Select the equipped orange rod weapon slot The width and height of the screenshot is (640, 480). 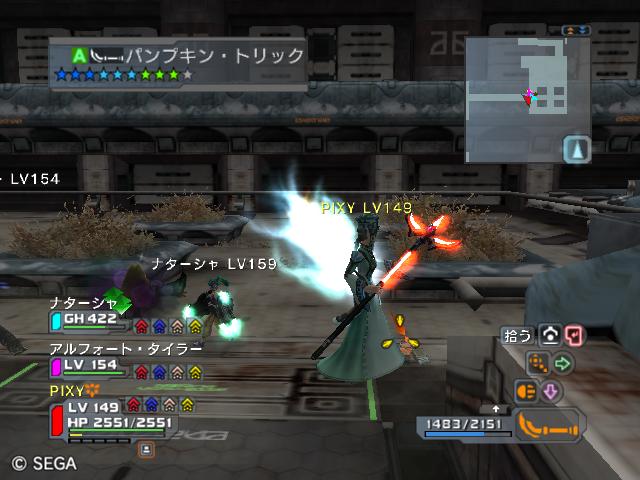[x=550, y=426]
